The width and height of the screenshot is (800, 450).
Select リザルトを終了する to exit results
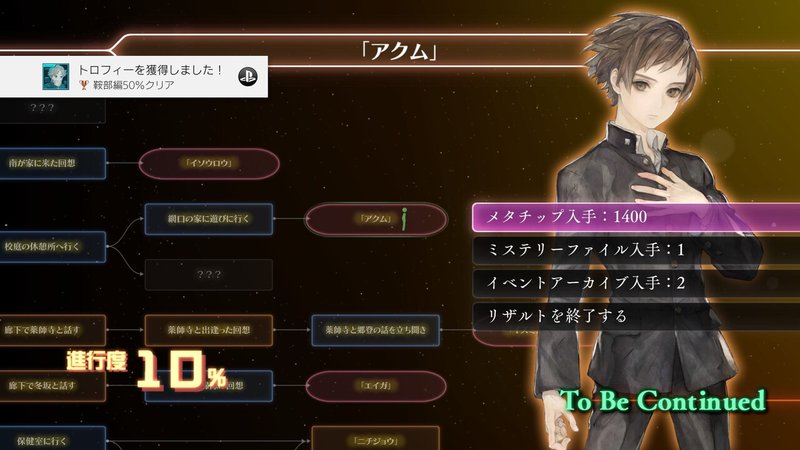pos(590,317)
